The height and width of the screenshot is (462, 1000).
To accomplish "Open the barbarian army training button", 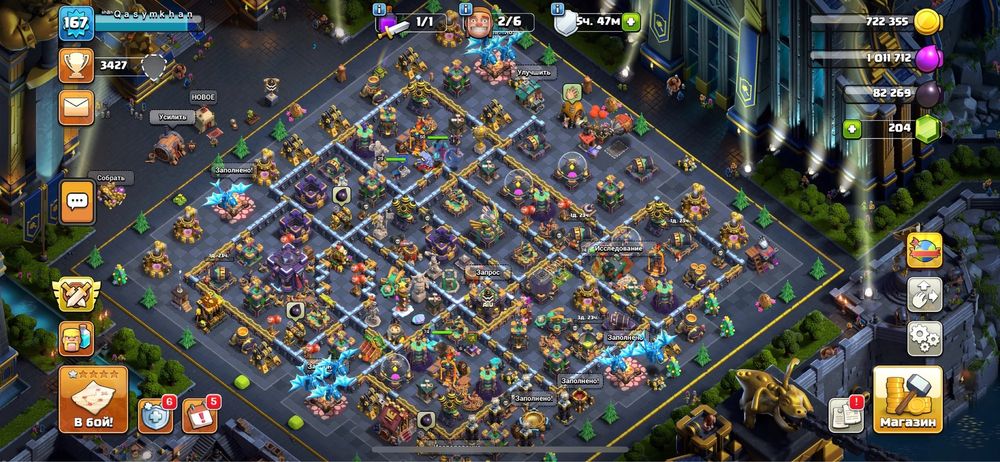I will [76, 338].
